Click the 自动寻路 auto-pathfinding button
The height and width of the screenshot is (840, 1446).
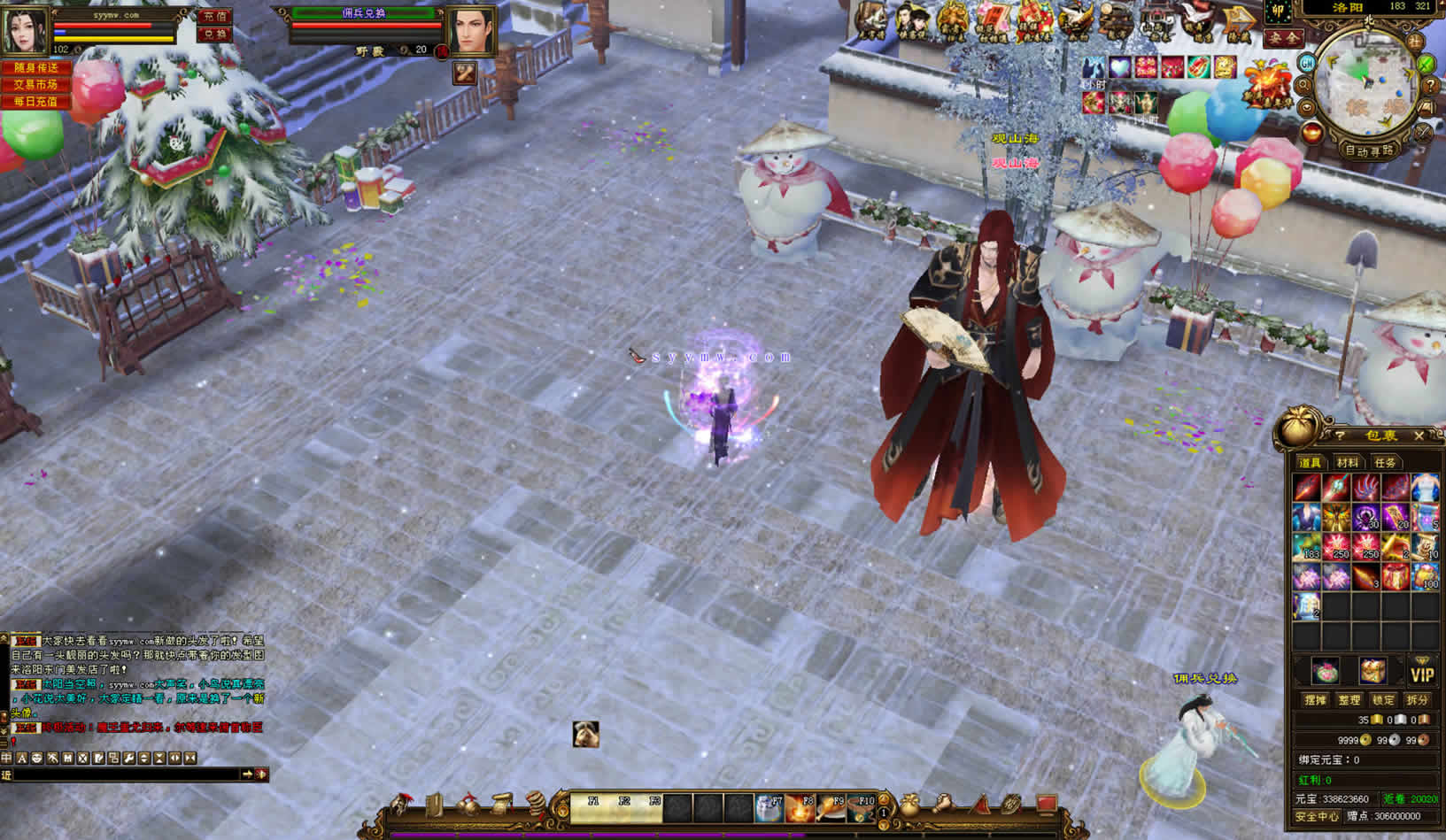click(1370, 150)
